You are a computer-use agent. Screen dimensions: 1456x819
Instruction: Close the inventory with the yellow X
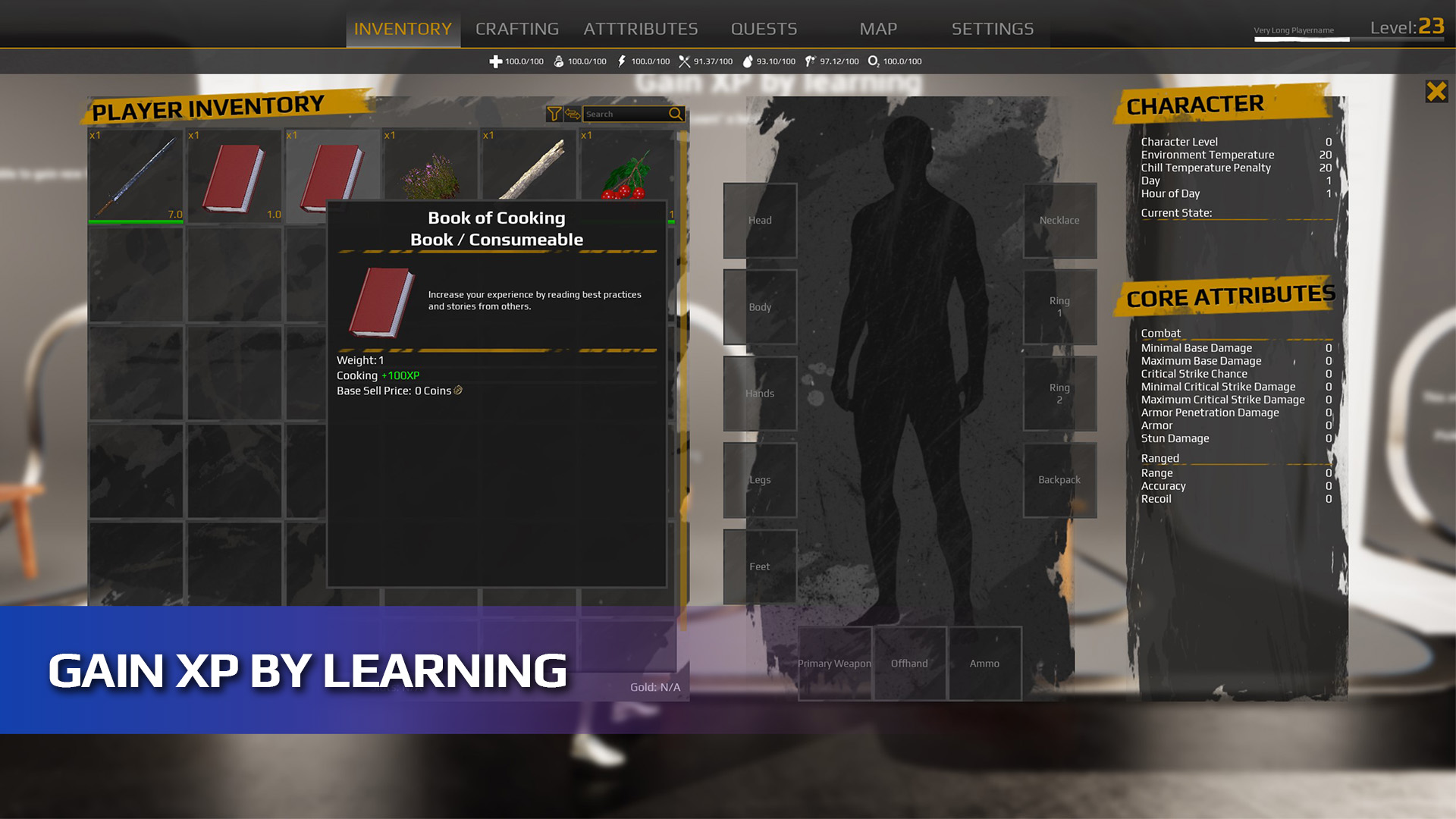1436,92
